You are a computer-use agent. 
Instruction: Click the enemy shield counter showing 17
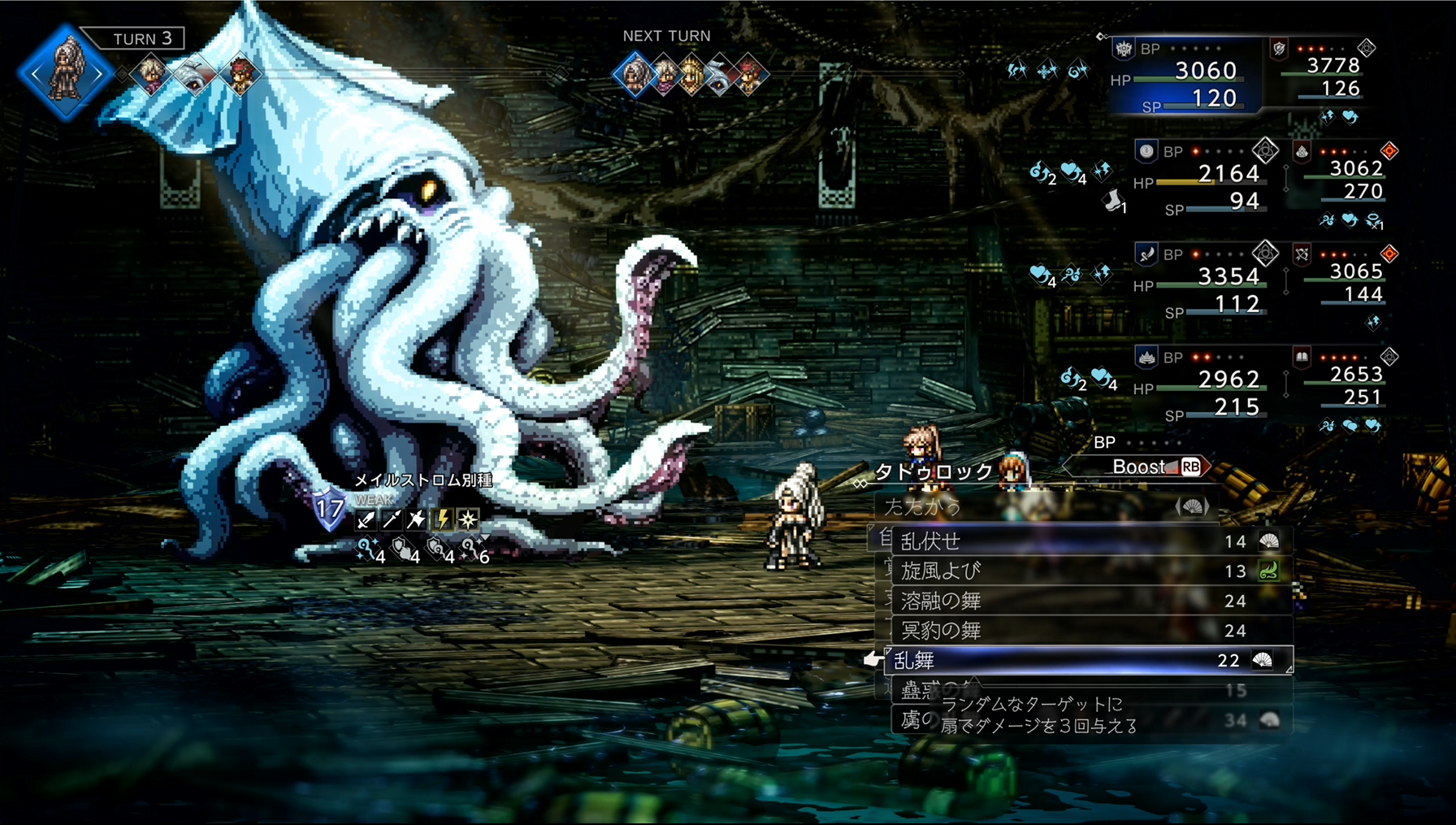(x=329, y=510)
